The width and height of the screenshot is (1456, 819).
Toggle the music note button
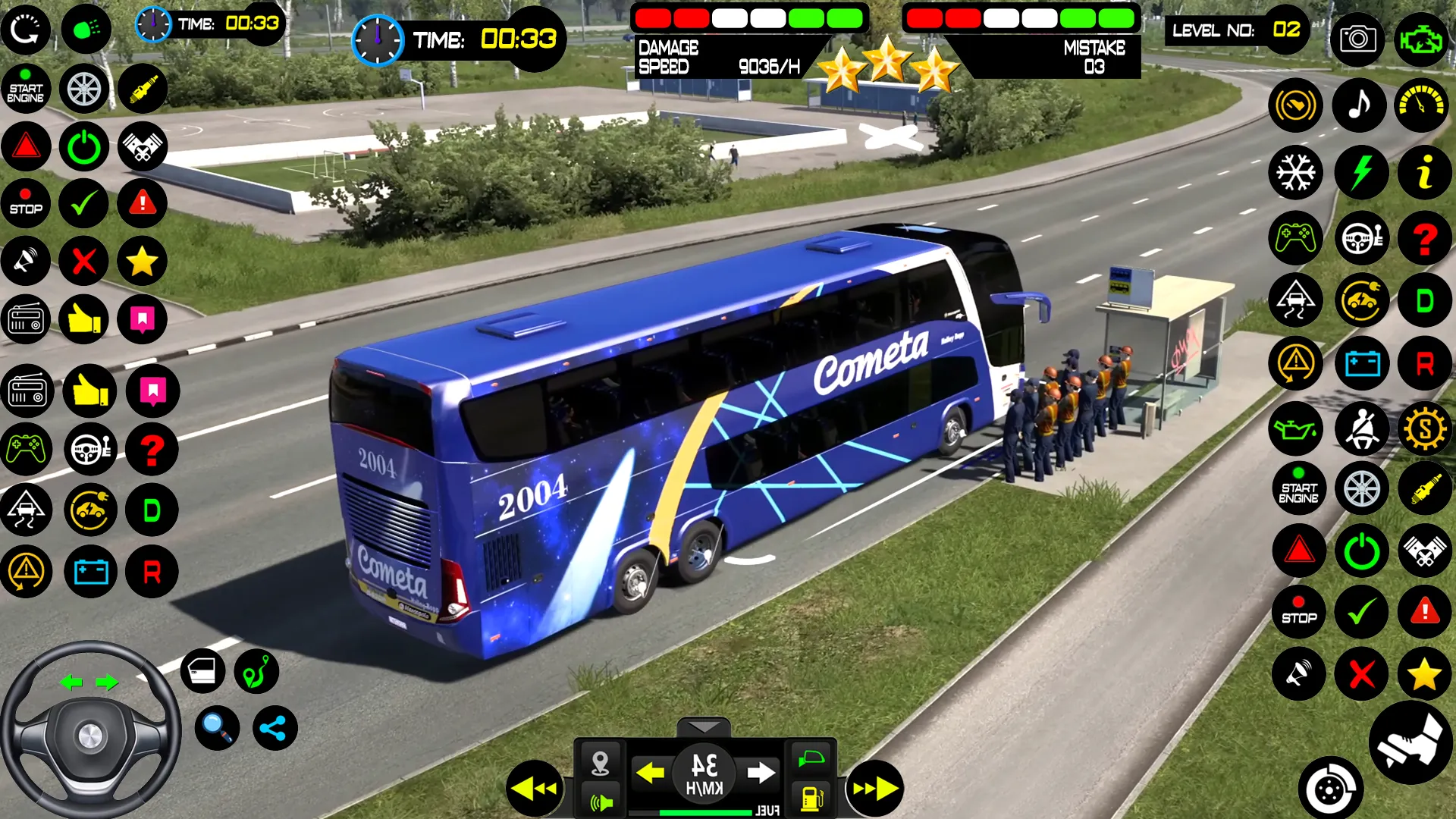click(1361, 105)
